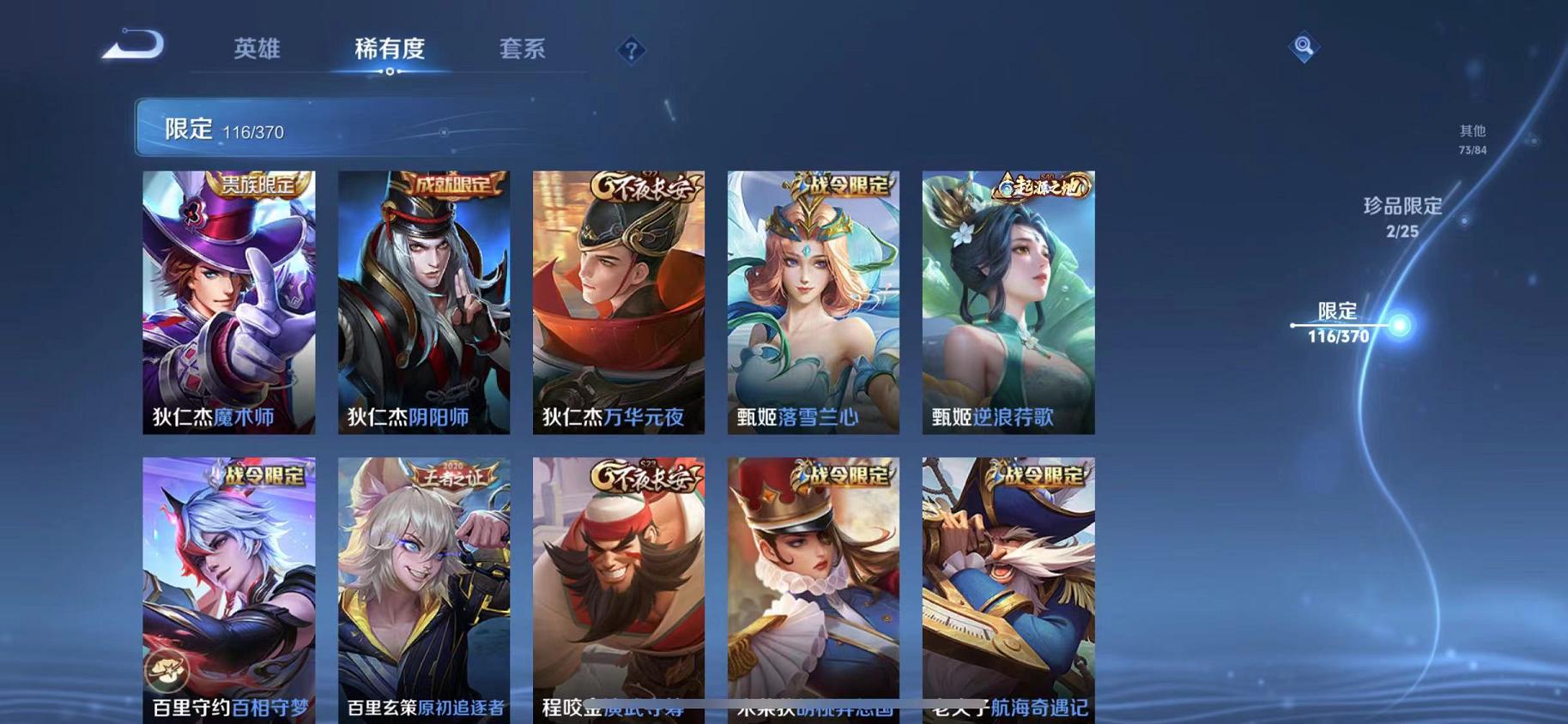
Task: Switch to the 英雄 tab
Action: pyautogui.click(x=255, y=49)
